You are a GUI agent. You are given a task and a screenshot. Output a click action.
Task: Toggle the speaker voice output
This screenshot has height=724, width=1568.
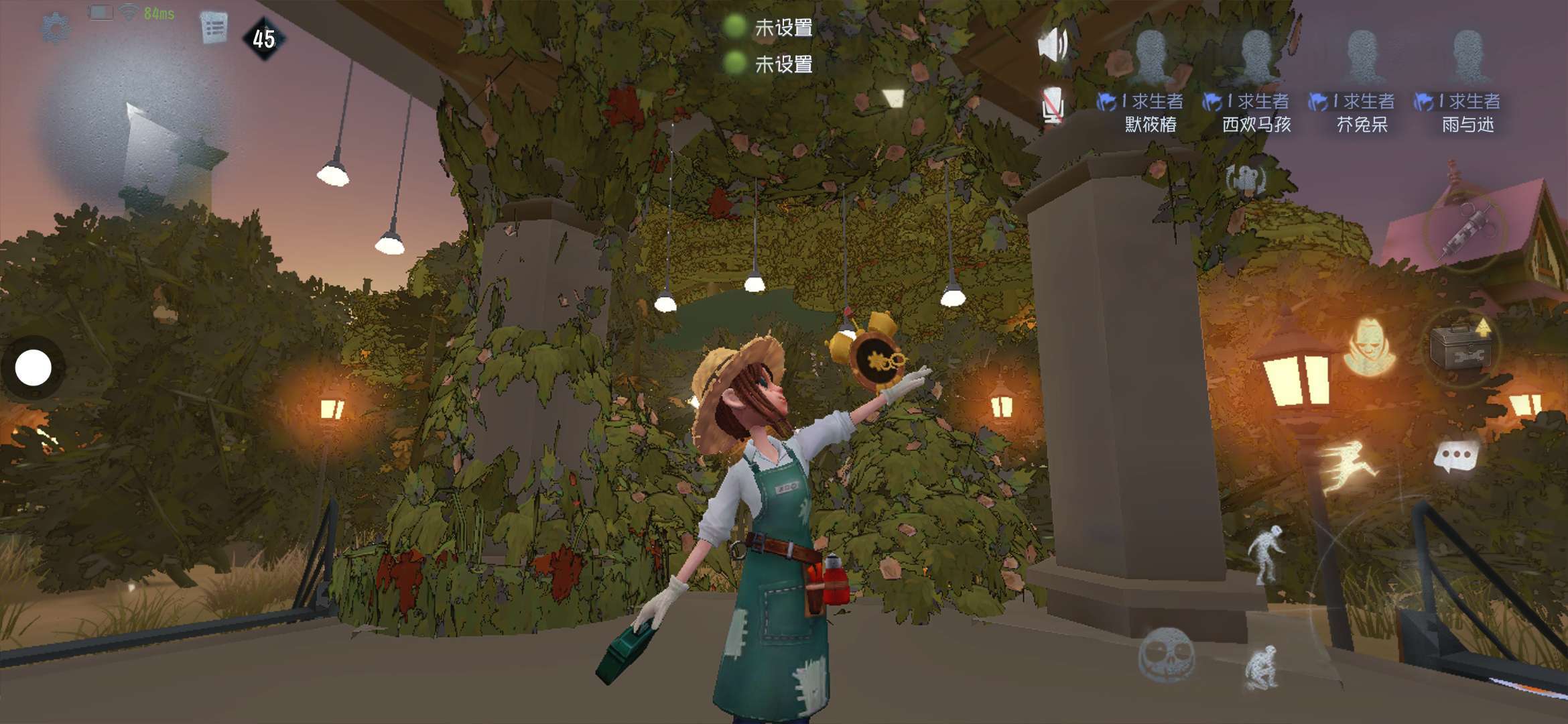[1053, 44]
